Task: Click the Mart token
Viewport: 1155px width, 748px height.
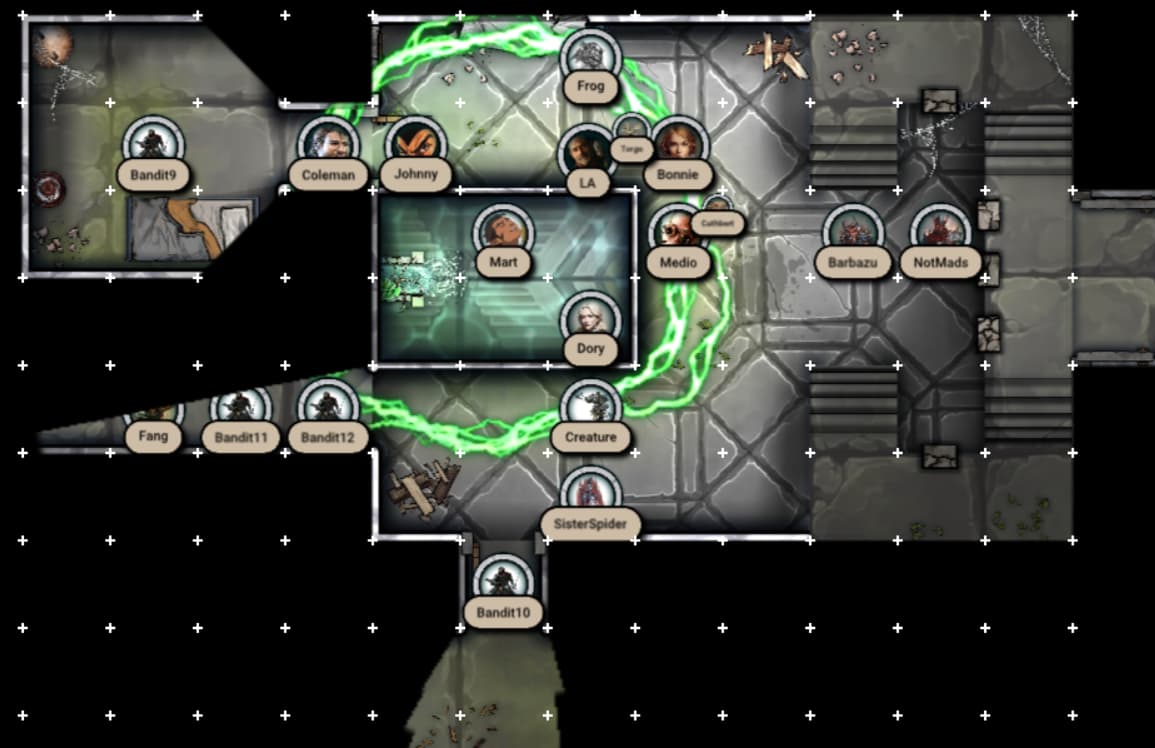Action: (503, 234)
